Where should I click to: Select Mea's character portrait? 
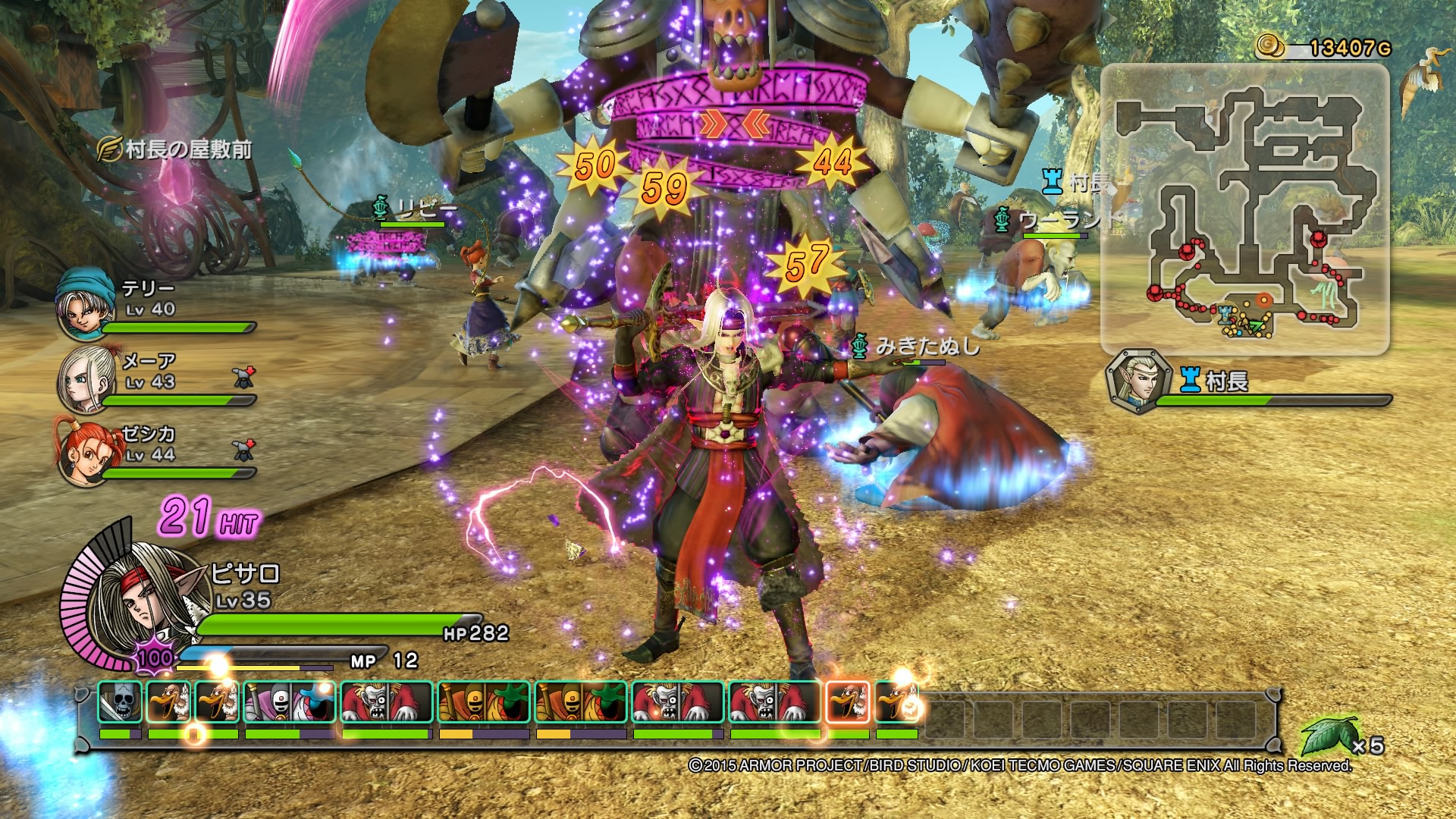[83, 378]
